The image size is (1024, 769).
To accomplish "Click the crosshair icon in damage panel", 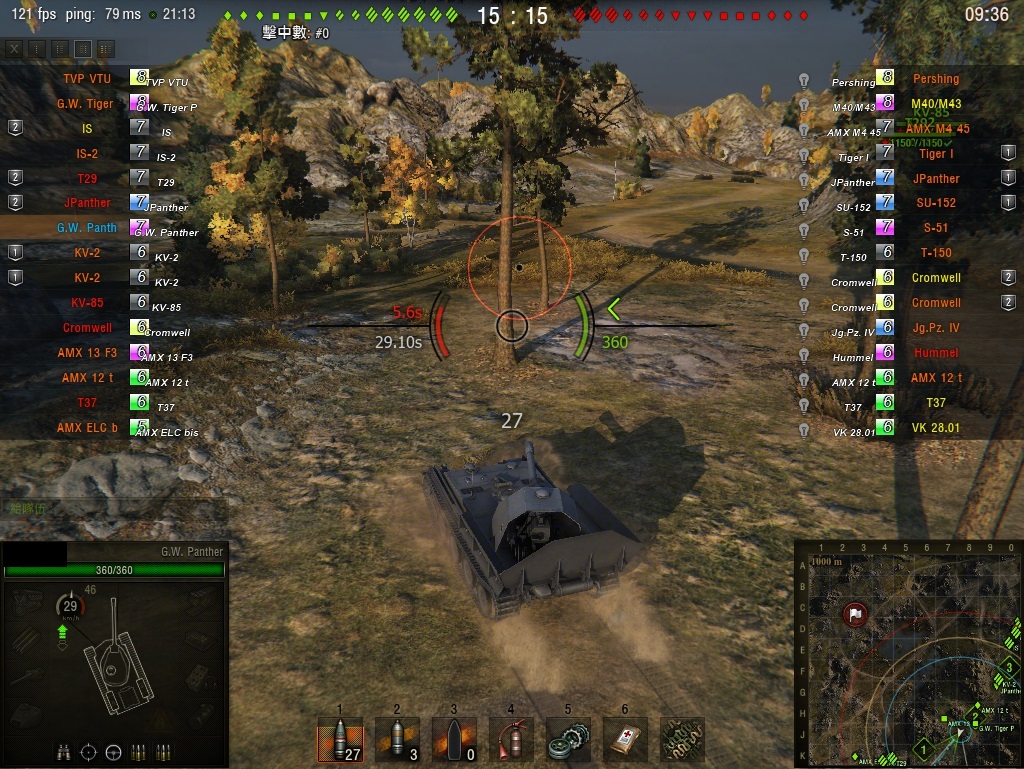I will pyautogui.click(x=89, y=752).
